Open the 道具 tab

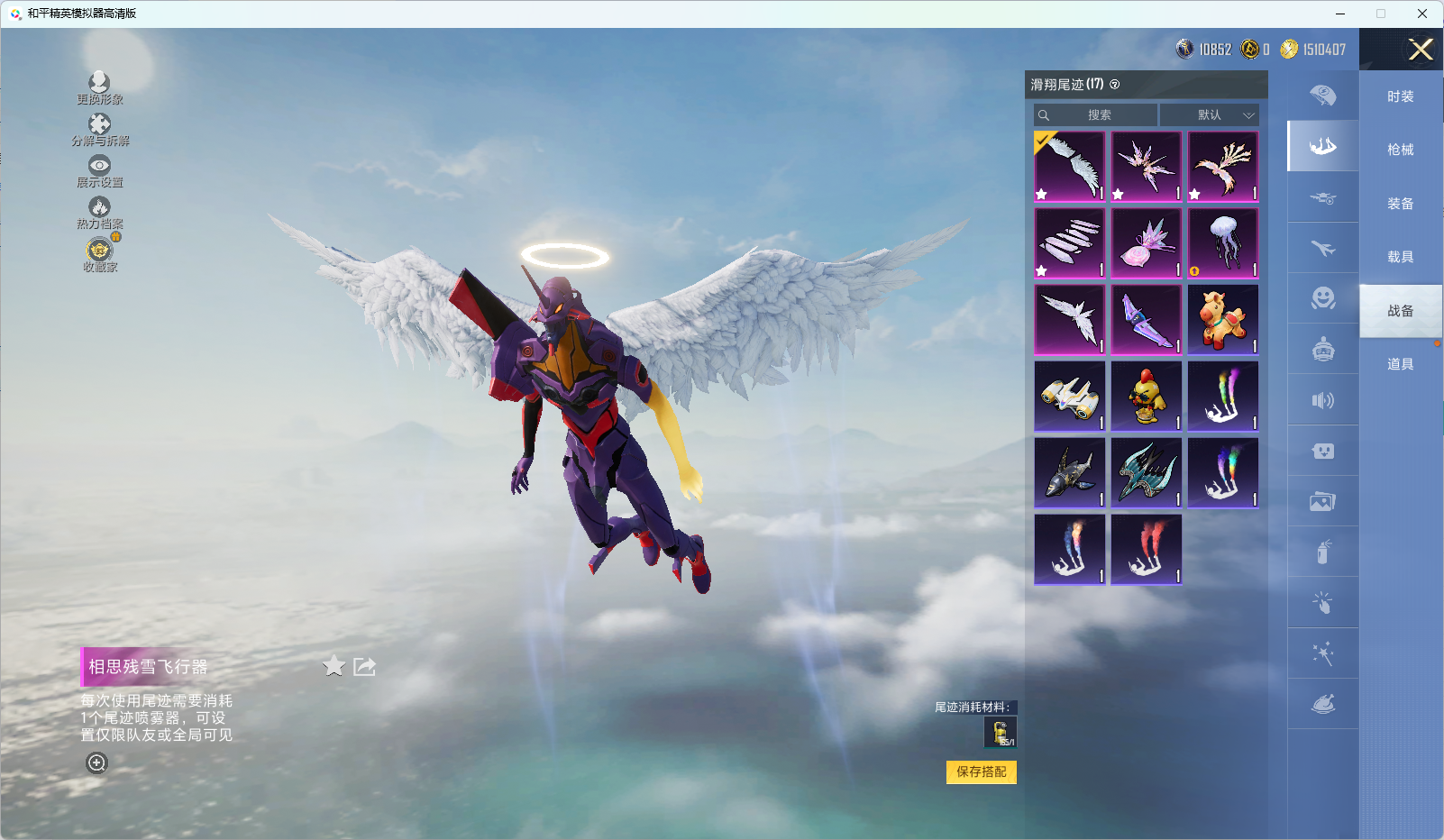[x=1400, y=364]
